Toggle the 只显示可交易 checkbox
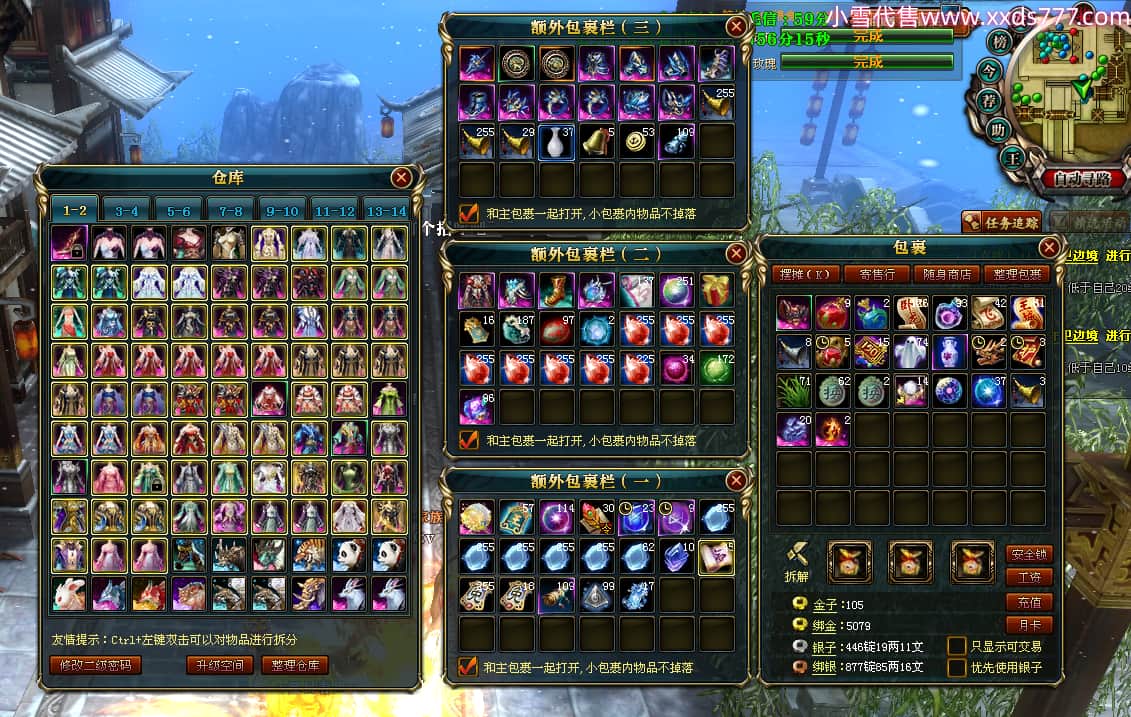This screenshot has width=1131, height=717. coord(957,646)
